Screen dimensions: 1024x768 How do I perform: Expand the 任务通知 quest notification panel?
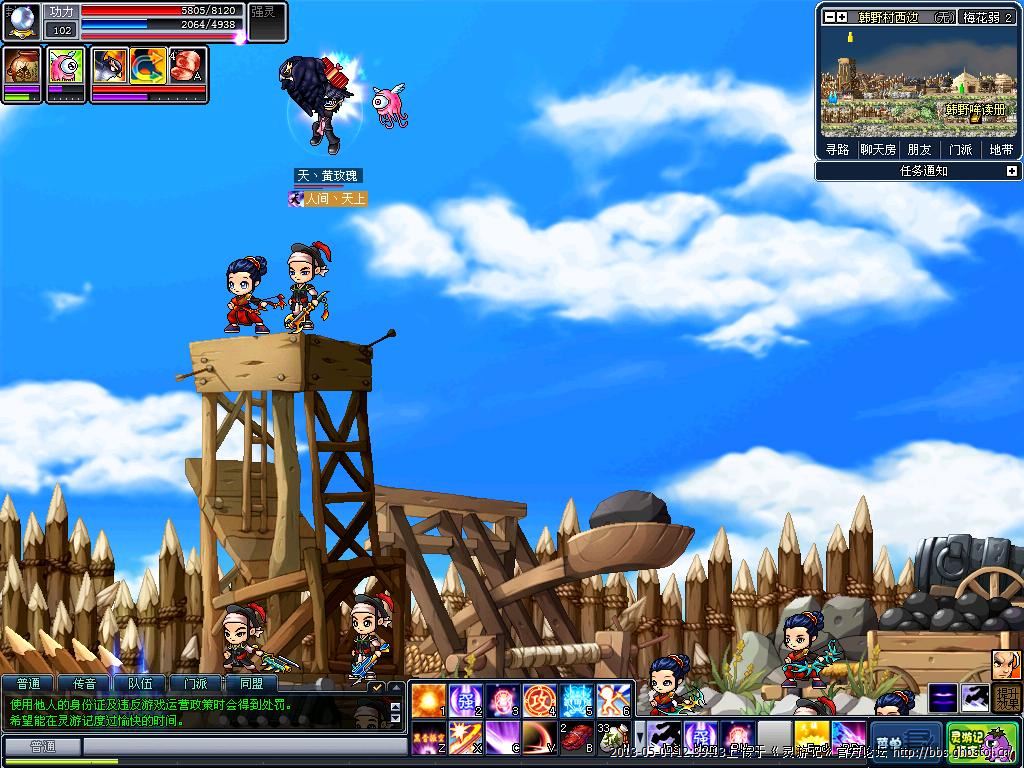[x=1011, y=171]
